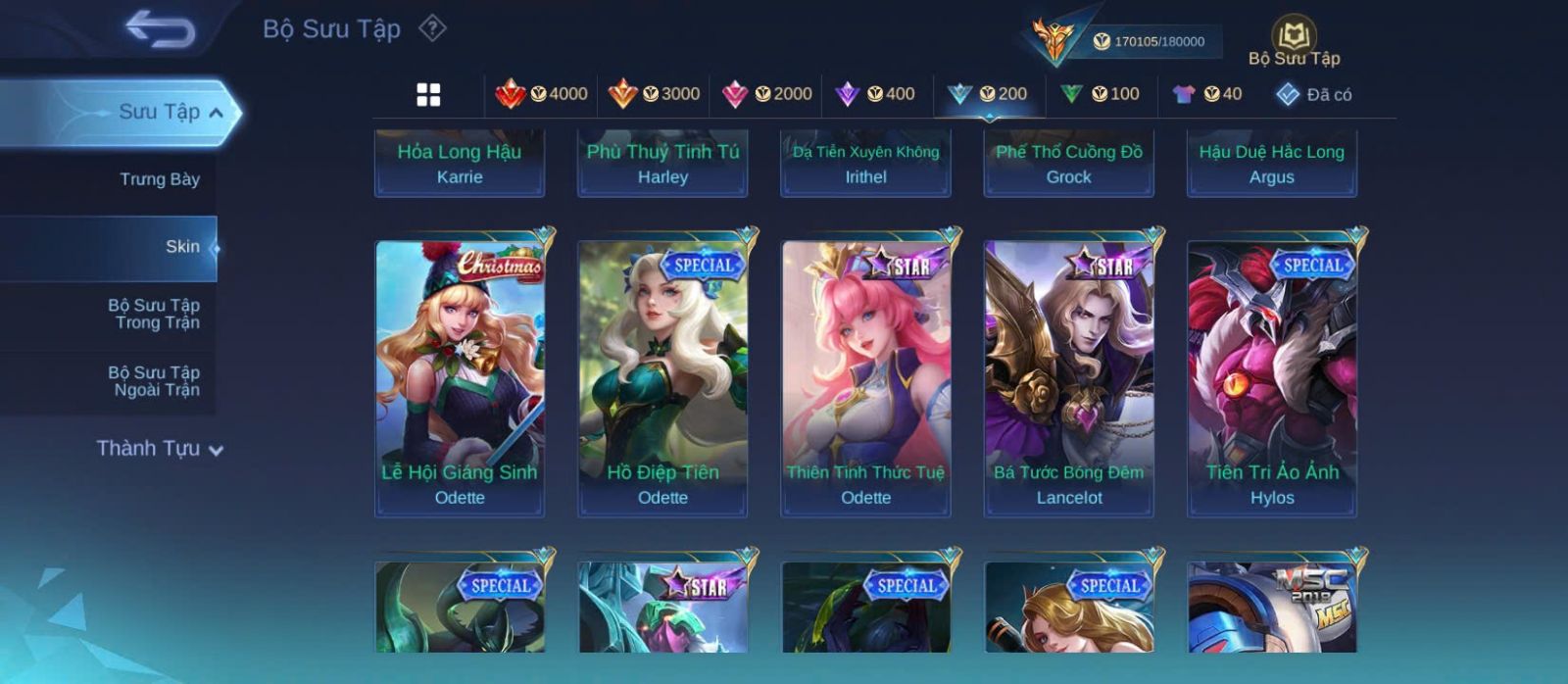Open the collection help question mark
The image size is (1568, 684).
point(432,28)
